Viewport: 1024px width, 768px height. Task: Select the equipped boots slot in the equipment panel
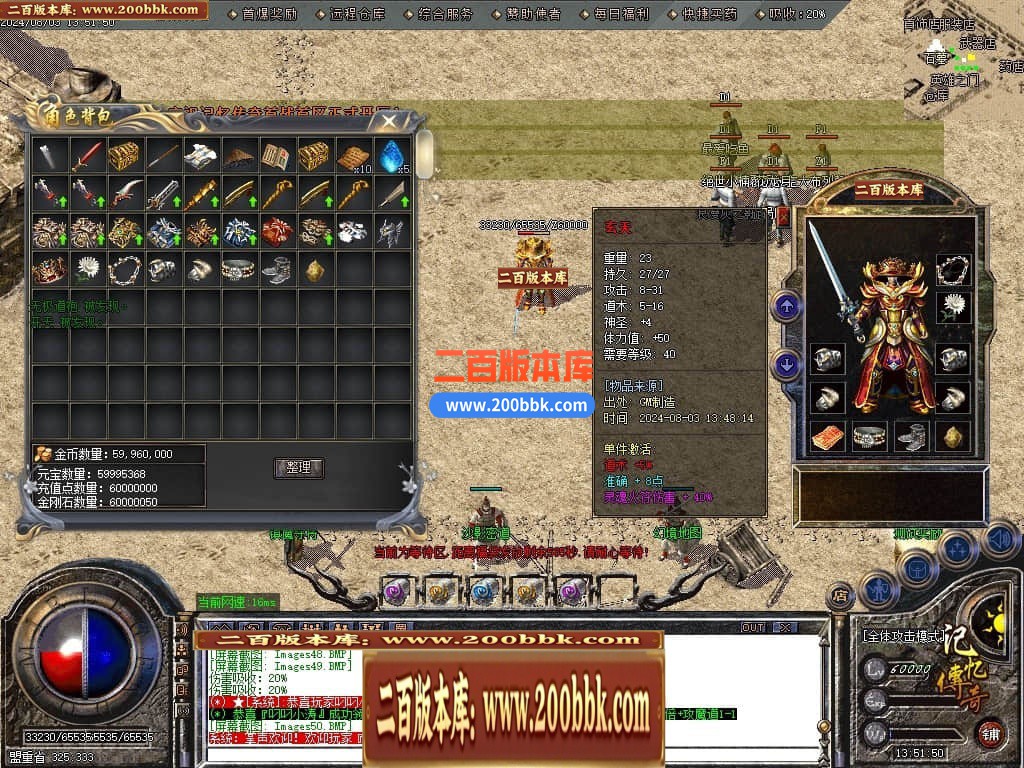(x=912, y=436)
